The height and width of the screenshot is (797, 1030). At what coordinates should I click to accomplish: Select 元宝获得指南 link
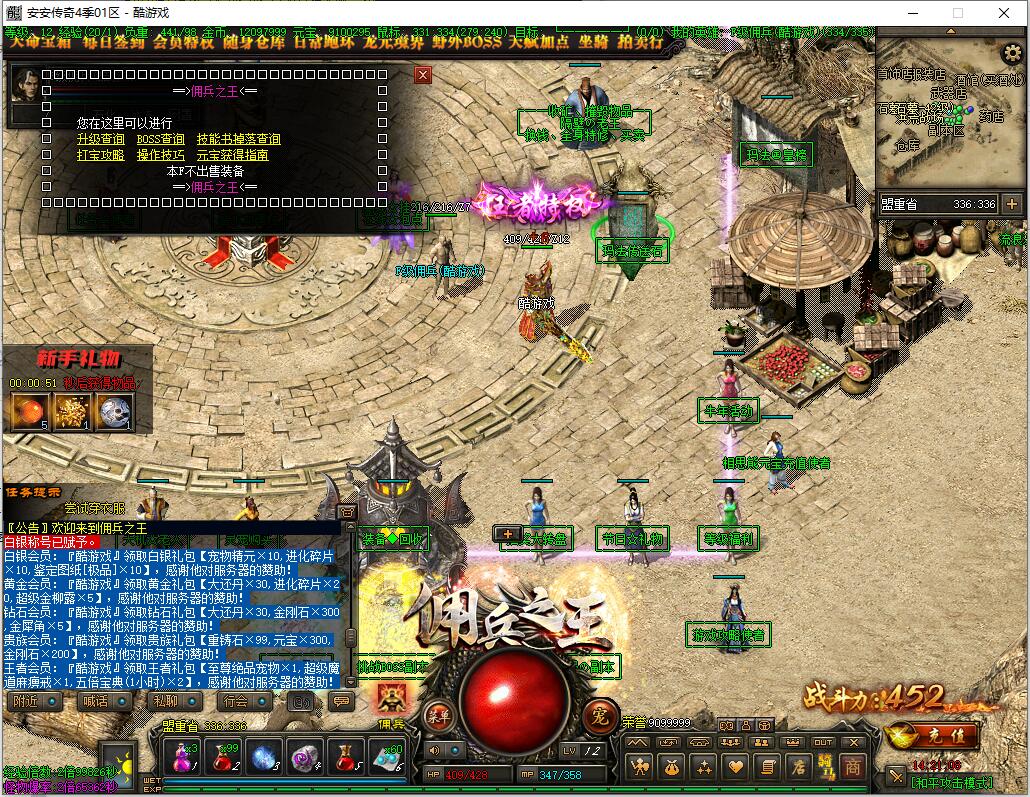(x=232, y=155)
